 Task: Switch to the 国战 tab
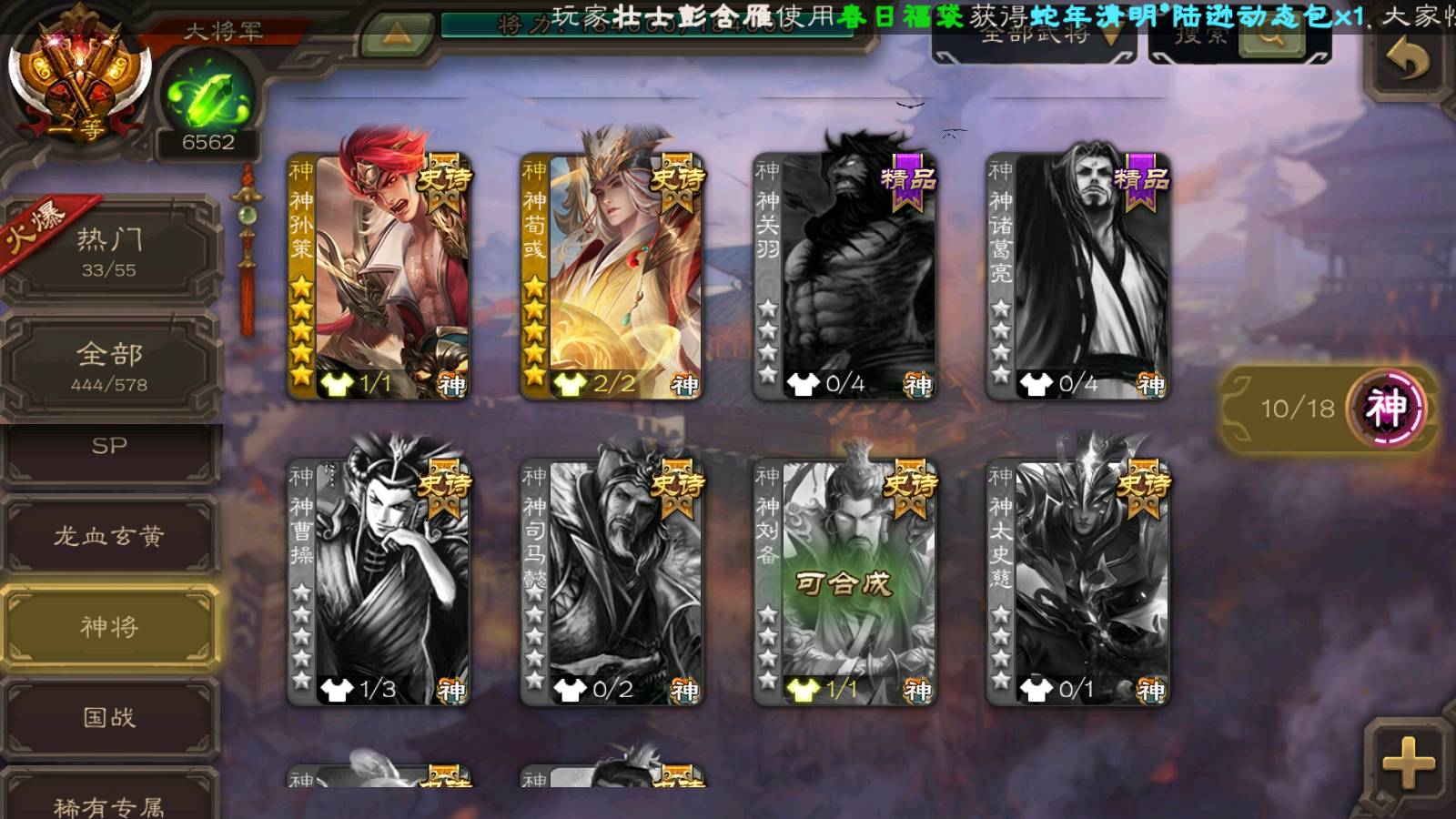[109, 718]
